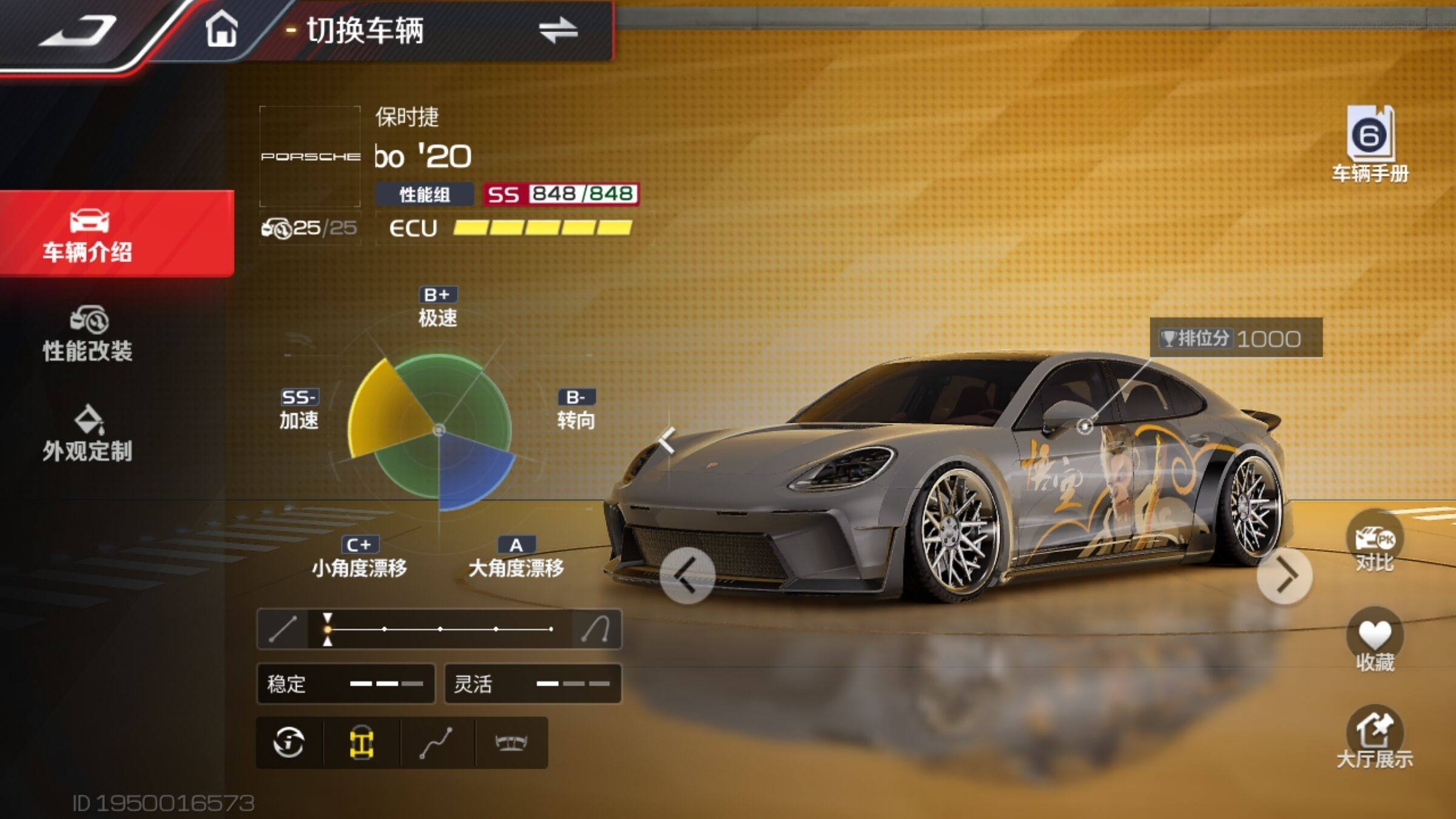Switch to the 性能改装 tab
The image size is (1456, 819).
(89, 334)
